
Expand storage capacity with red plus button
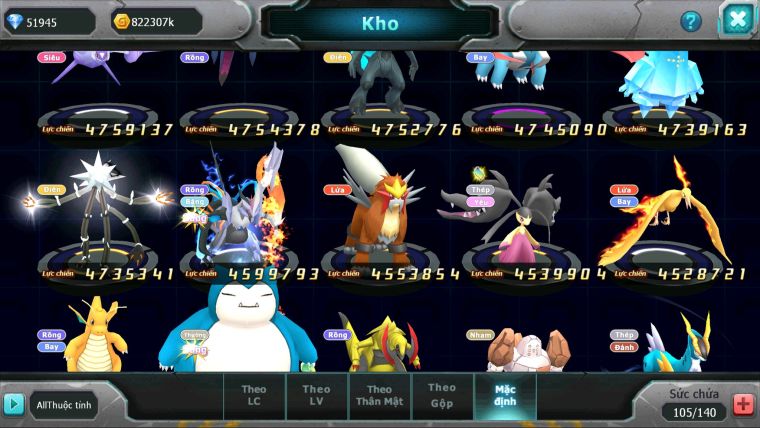(x=743, y=404)
